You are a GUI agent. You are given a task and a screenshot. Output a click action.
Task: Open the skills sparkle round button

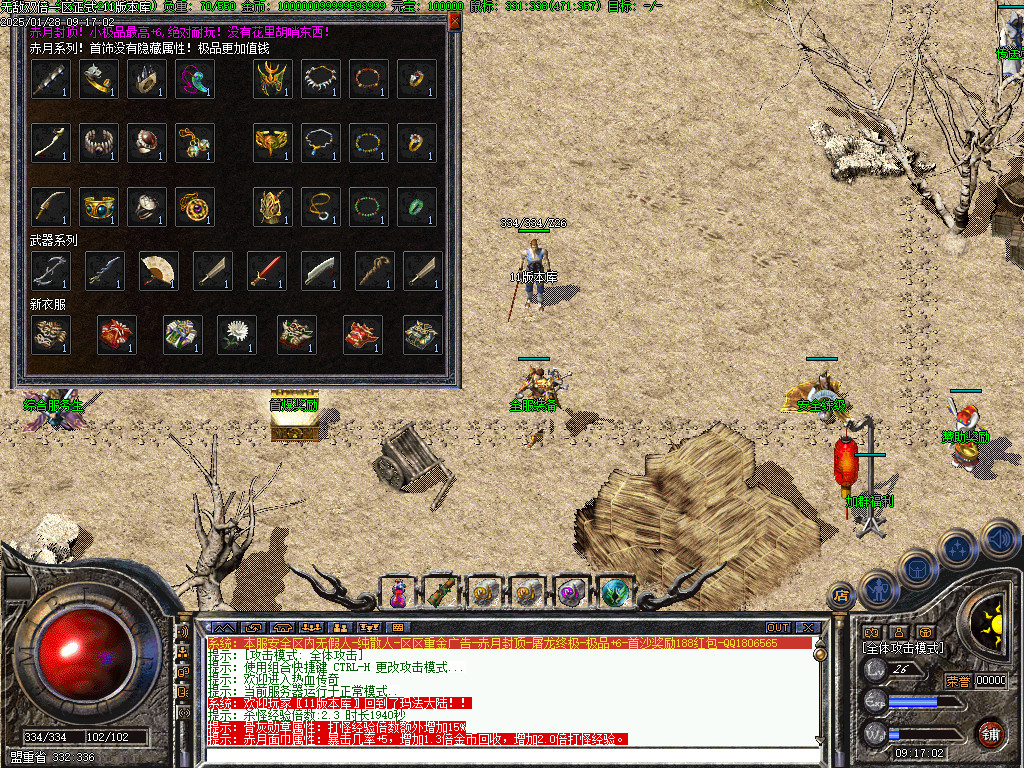click(958, 548)
